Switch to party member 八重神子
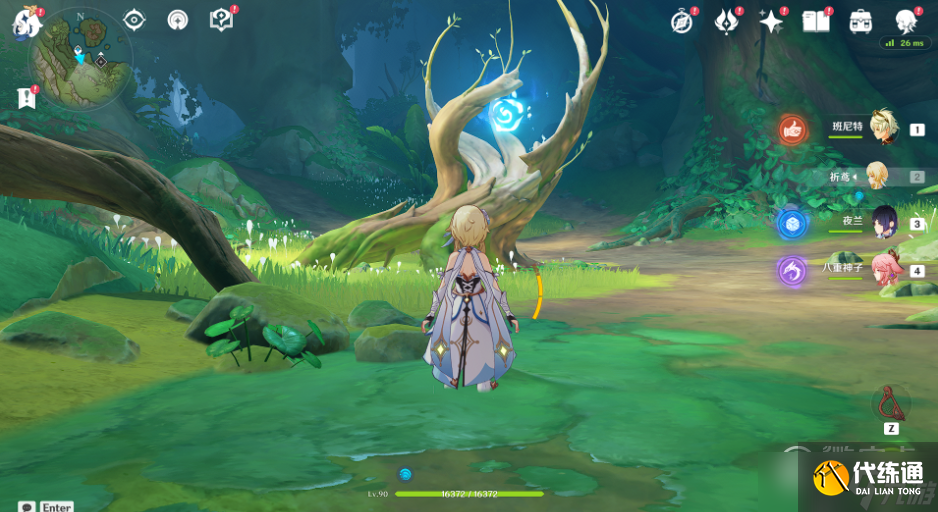Screen dimensions: 938x512 884,269
